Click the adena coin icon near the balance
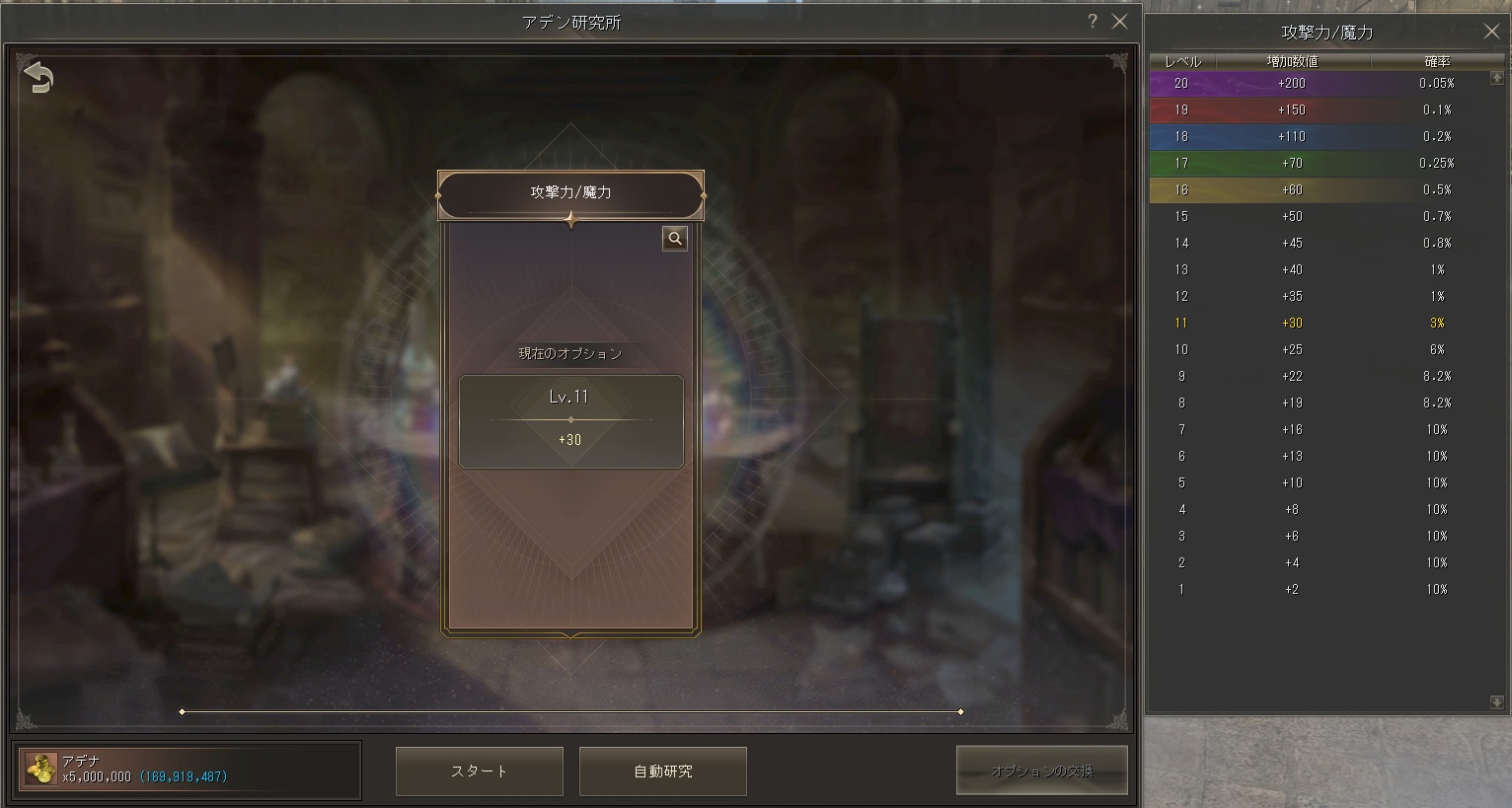This screenshot has height=808, width=1512. click(x=42, y=771)
